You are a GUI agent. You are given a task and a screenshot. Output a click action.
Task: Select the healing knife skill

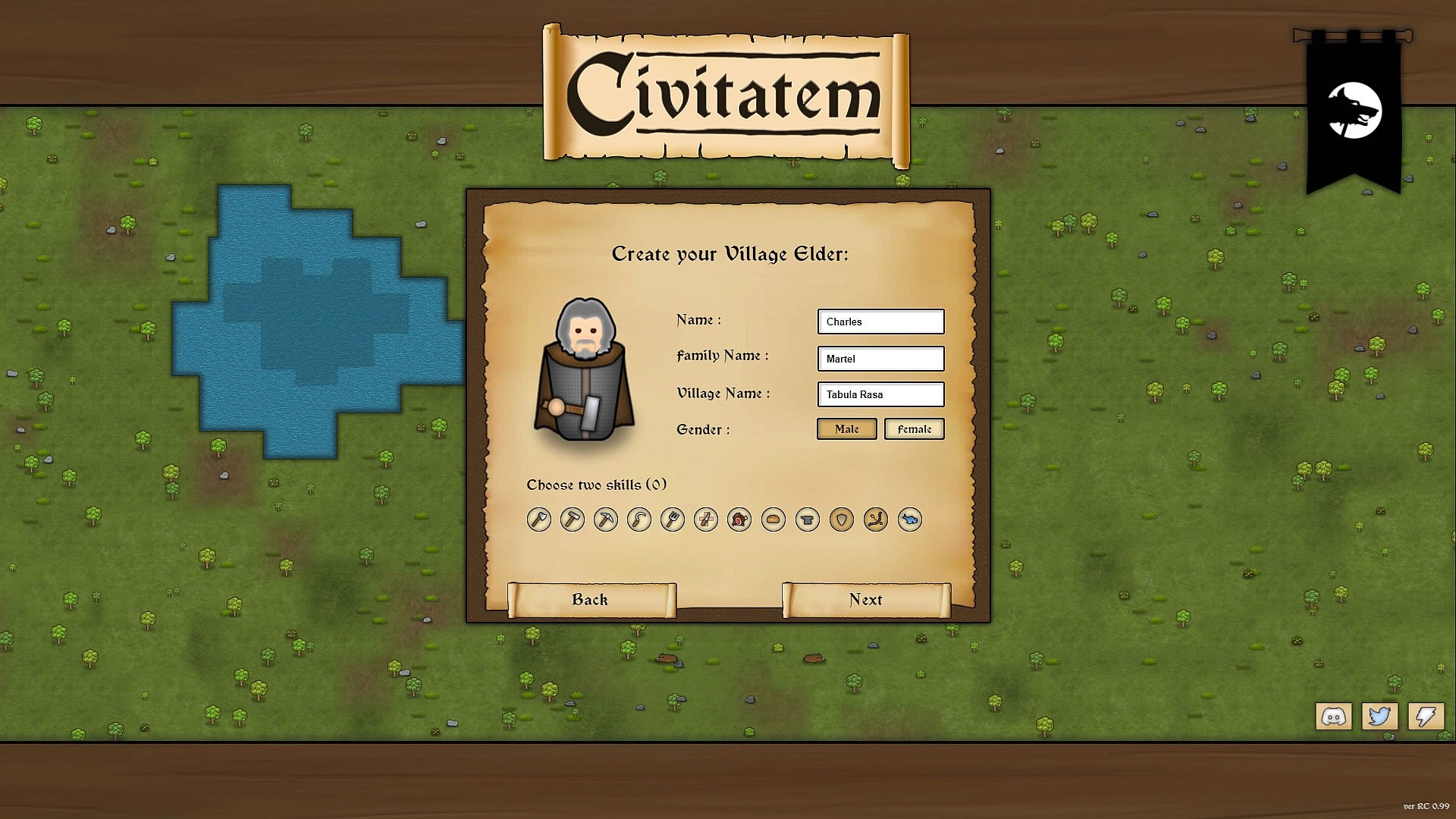click(706, 519)
